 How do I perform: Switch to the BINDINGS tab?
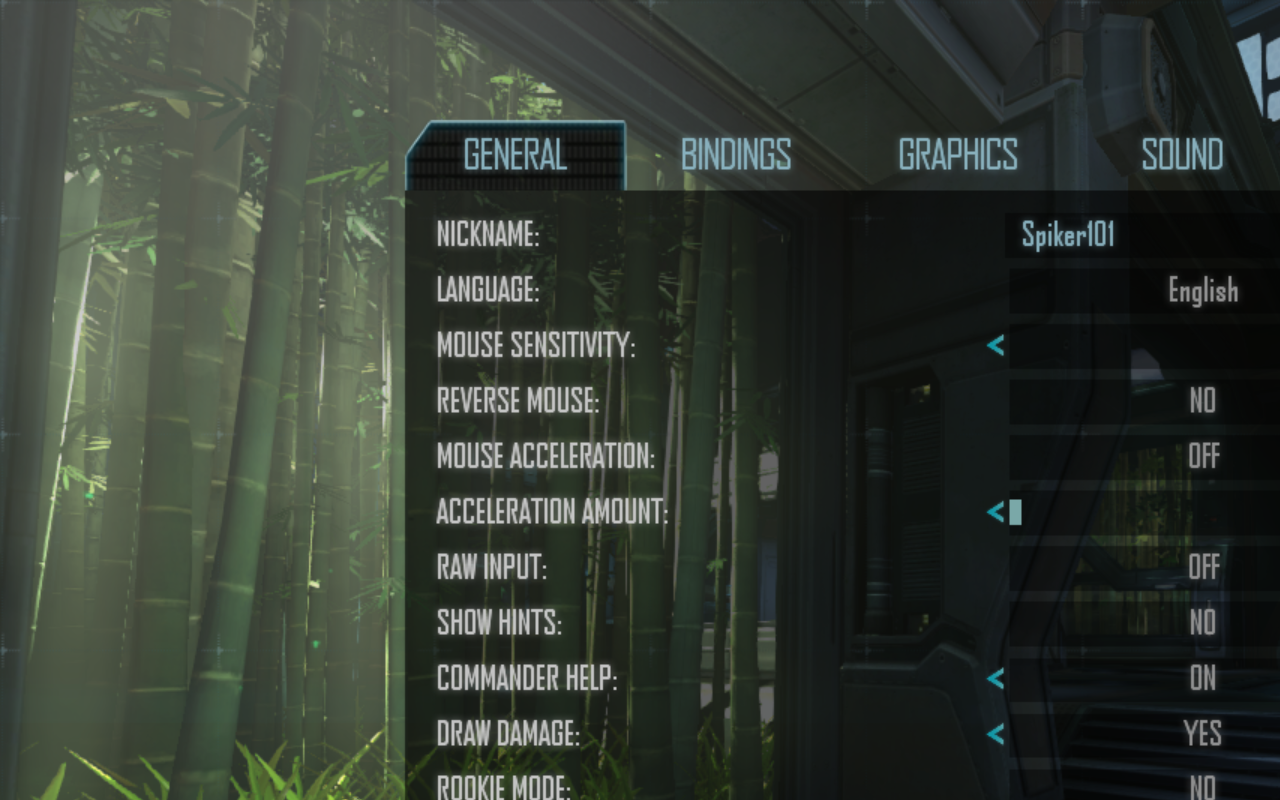click(735, 155)
